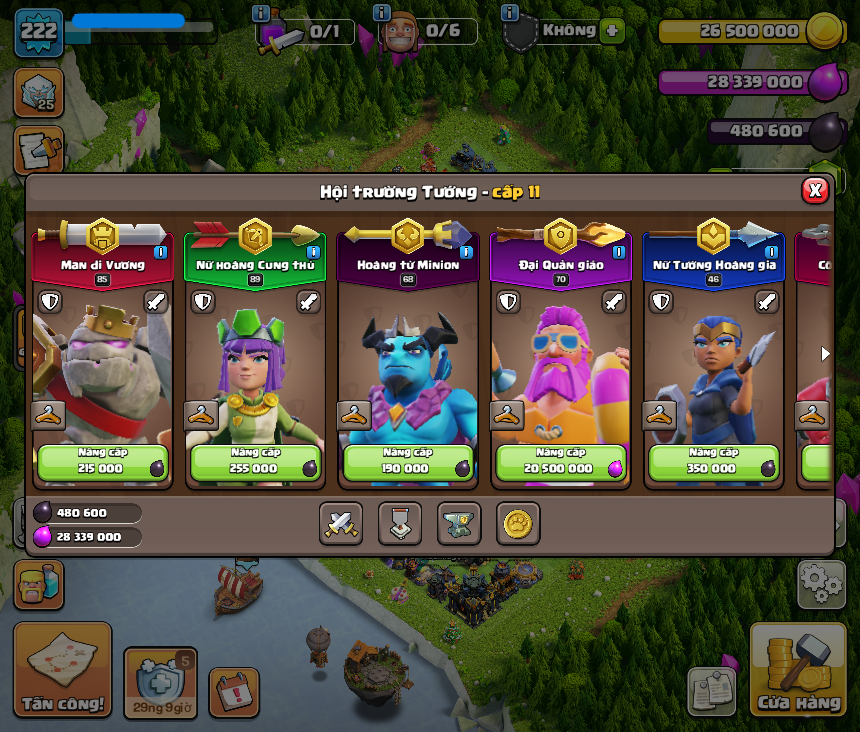Upgrade Nữ hoàng Cung thủ for 255 000
The image size is (860, 732).
tap(255, 462)
